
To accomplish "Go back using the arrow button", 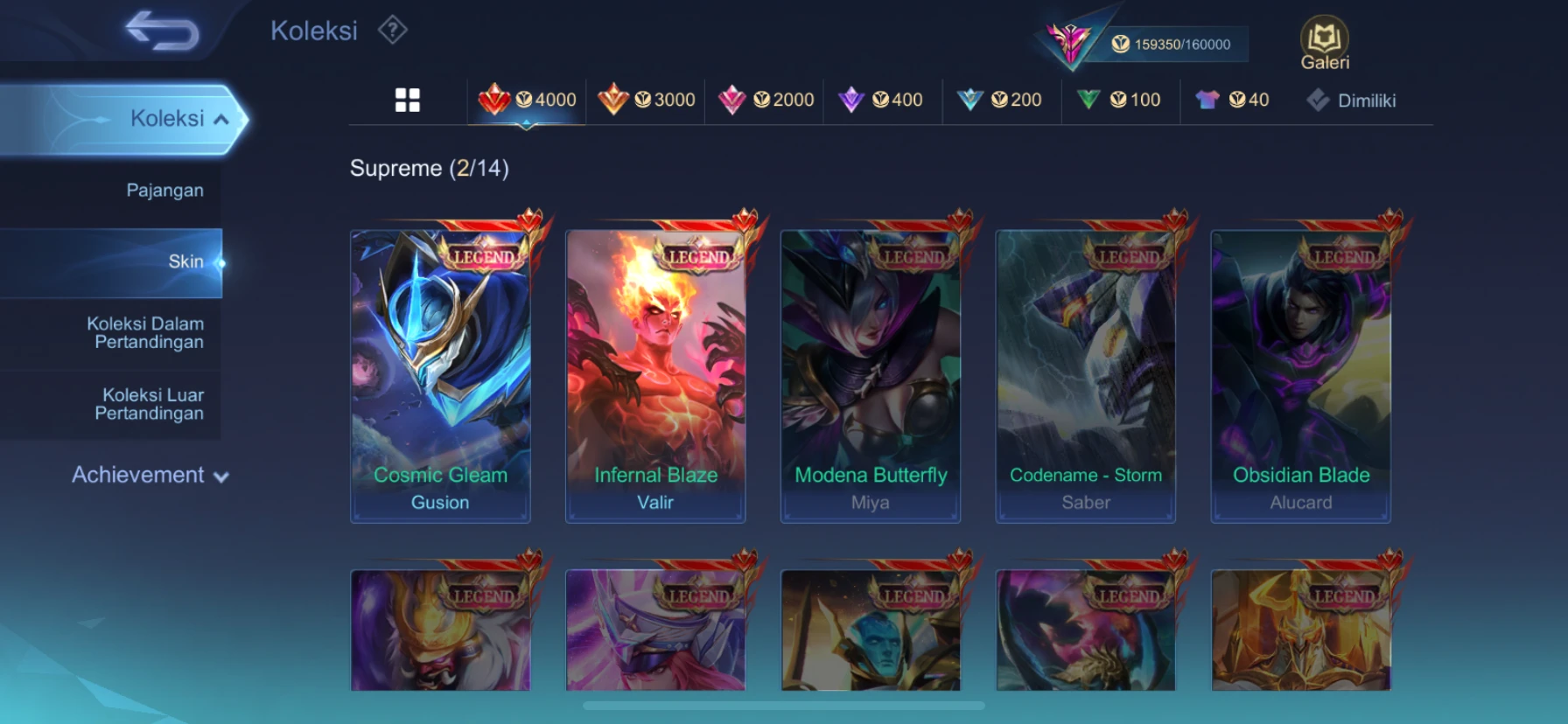I will pos(163,31).
